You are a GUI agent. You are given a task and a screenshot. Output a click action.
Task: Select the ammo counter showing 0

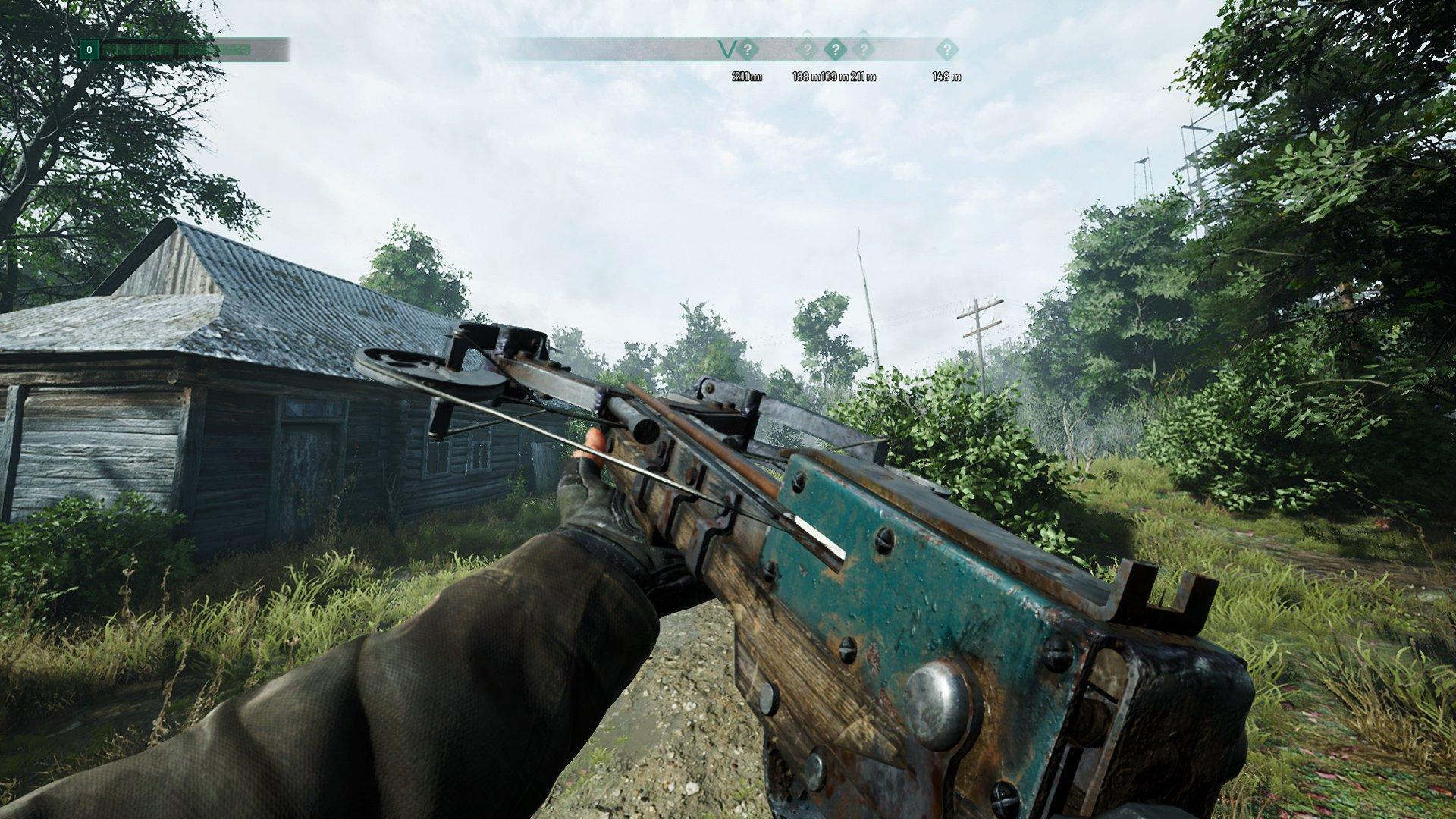pyautogui.click(x=89, y=49)
